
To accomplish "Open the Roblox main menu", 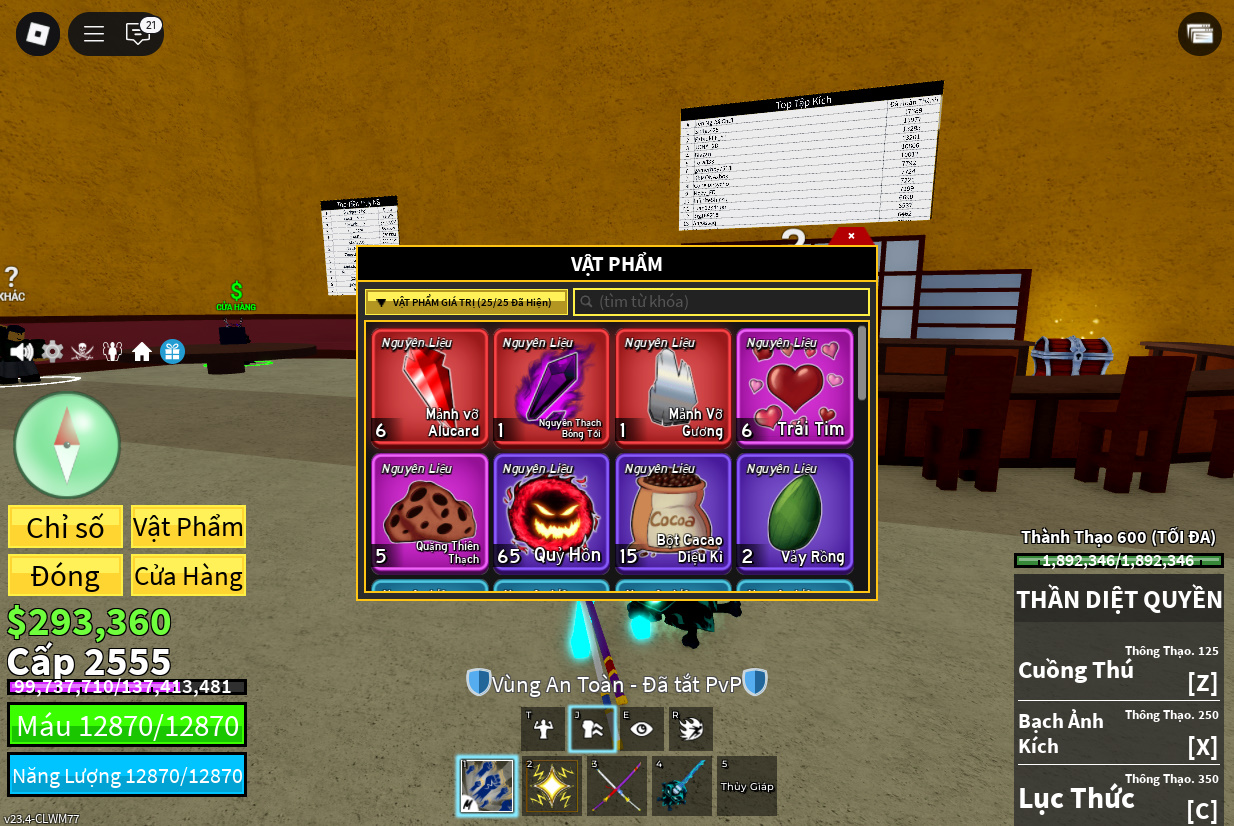I will pyautogui.click(x=38, y=34).
